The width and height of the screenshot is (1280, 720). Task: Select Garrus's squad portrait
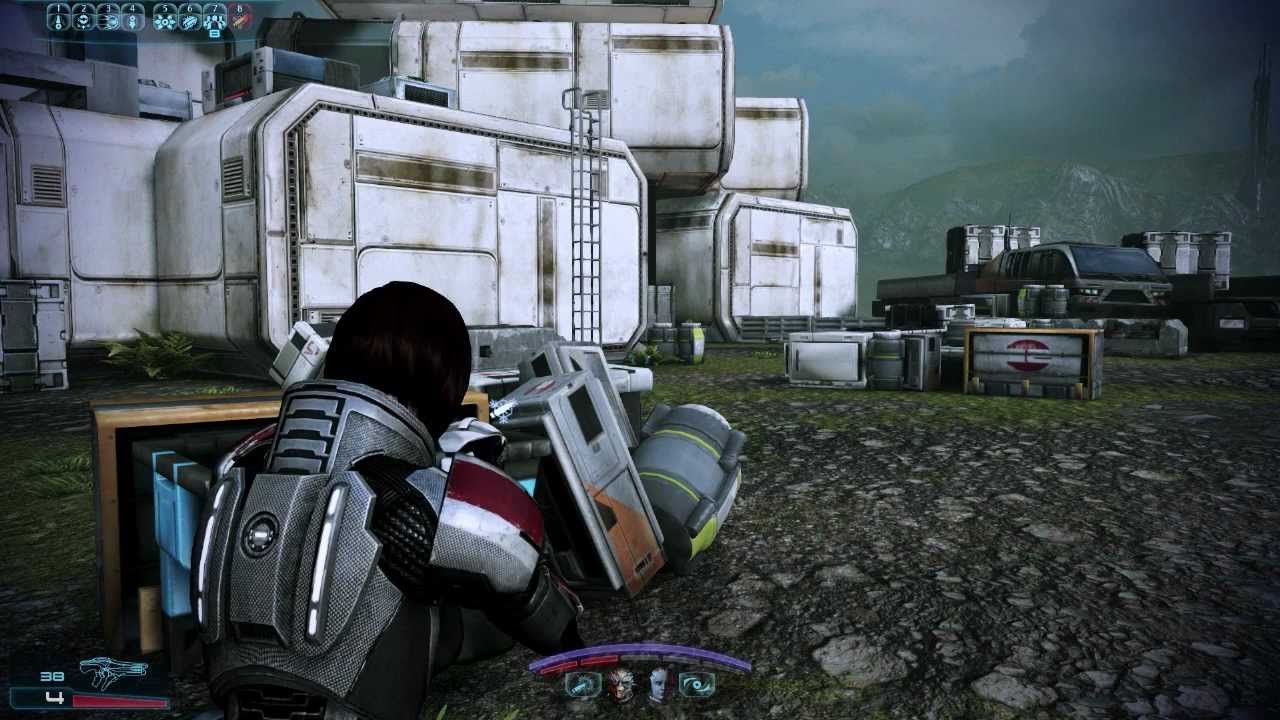click(619, 685)
